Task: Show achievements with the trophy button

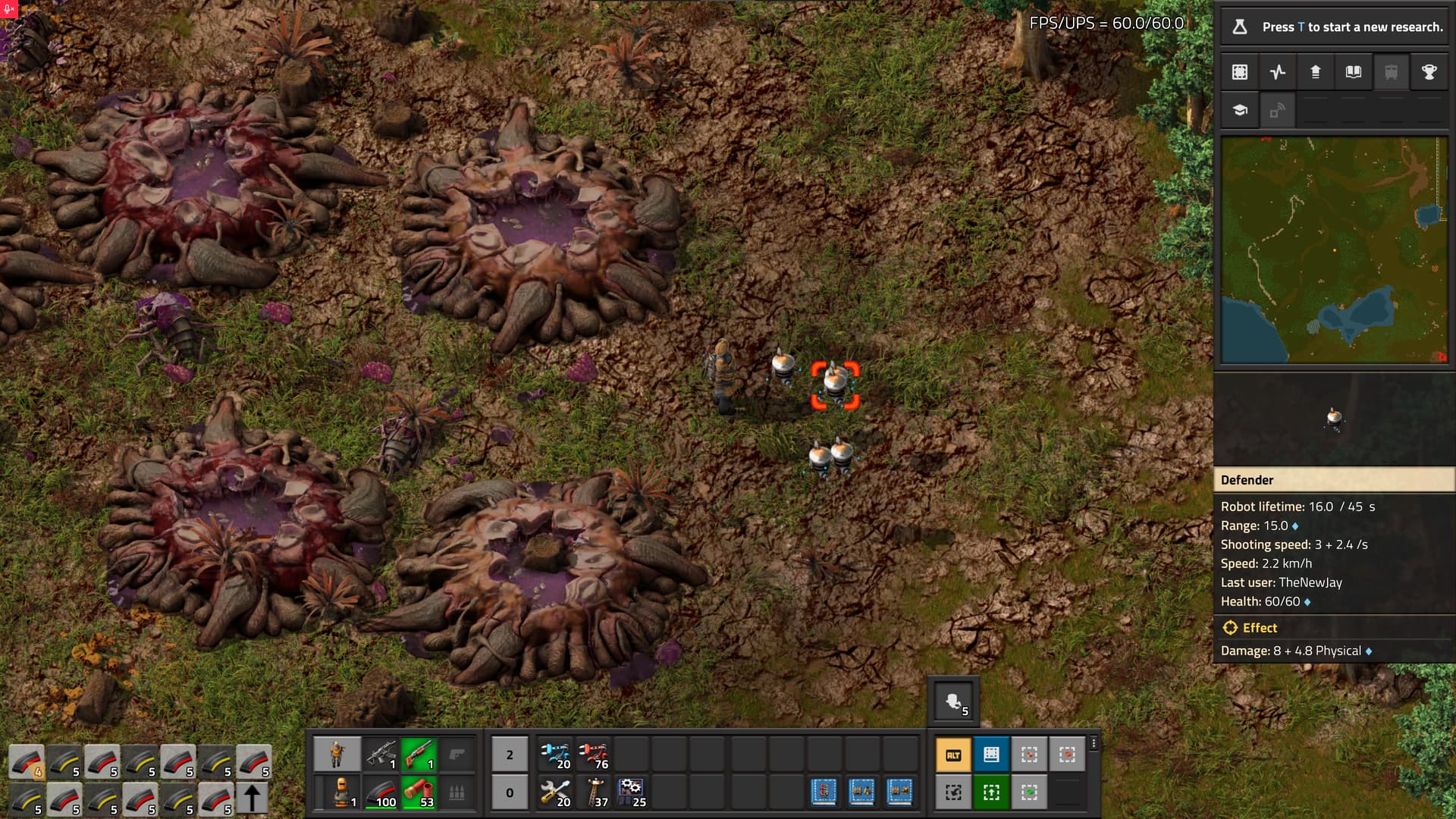Action: [1429, 72]
